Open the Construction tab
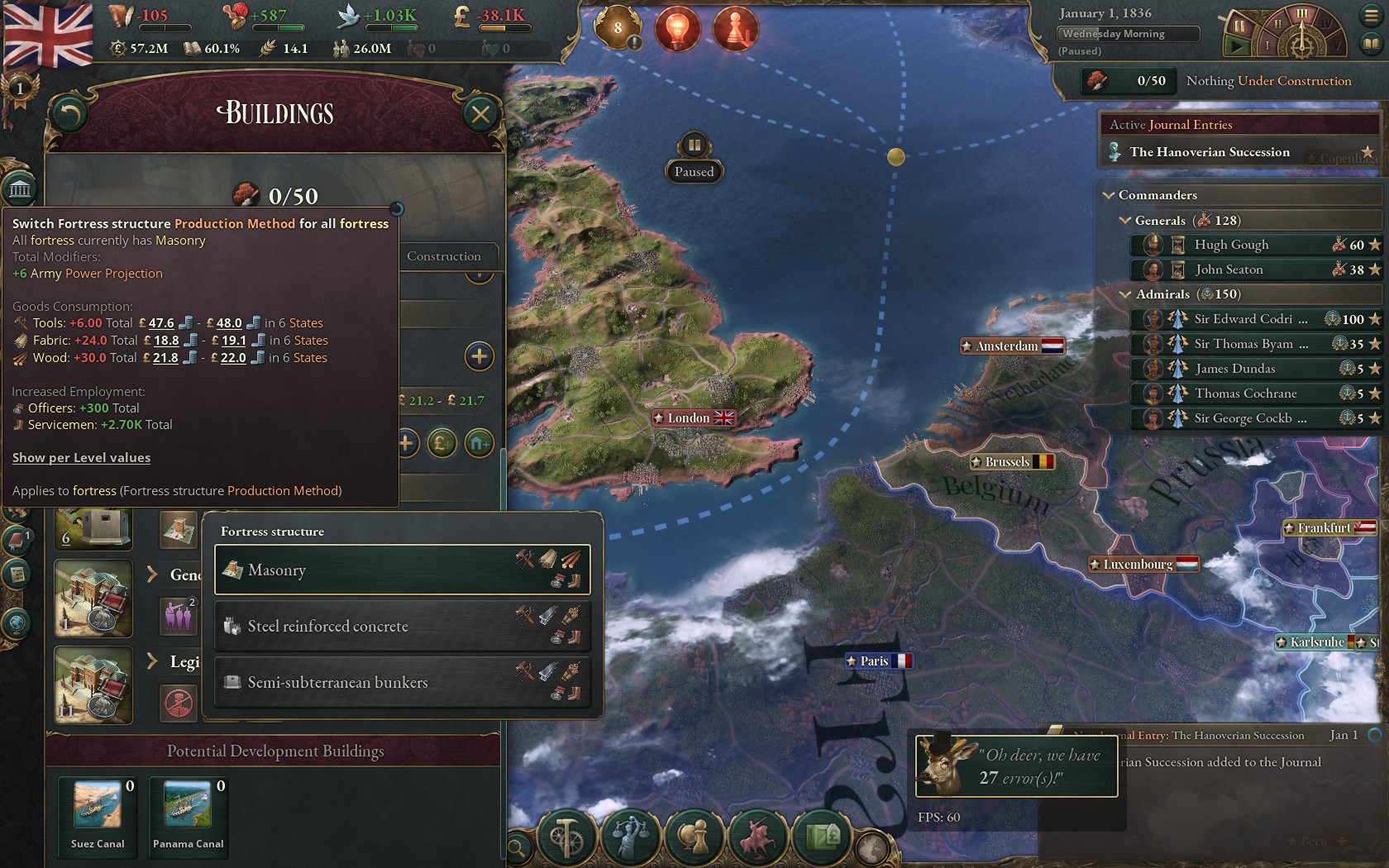 tap(443, 256)
